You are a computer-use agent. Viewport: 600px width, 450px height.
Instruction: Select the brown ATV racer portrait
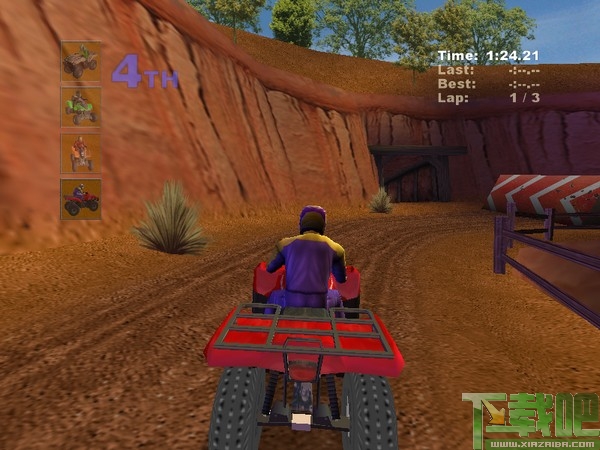pyautogui.click(x=80, y=62)
